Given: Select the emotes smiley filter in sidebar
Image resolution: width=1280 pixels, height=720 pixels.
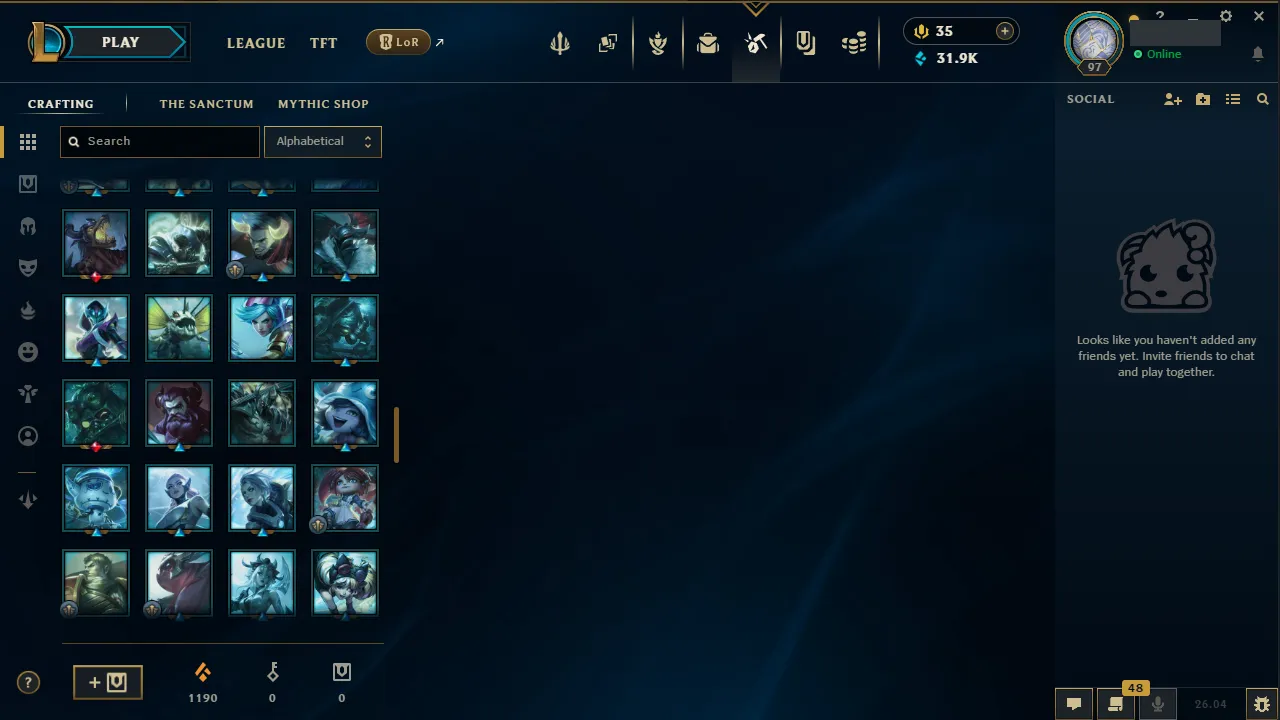Looking at the screenshot, I should pos(28,351).
